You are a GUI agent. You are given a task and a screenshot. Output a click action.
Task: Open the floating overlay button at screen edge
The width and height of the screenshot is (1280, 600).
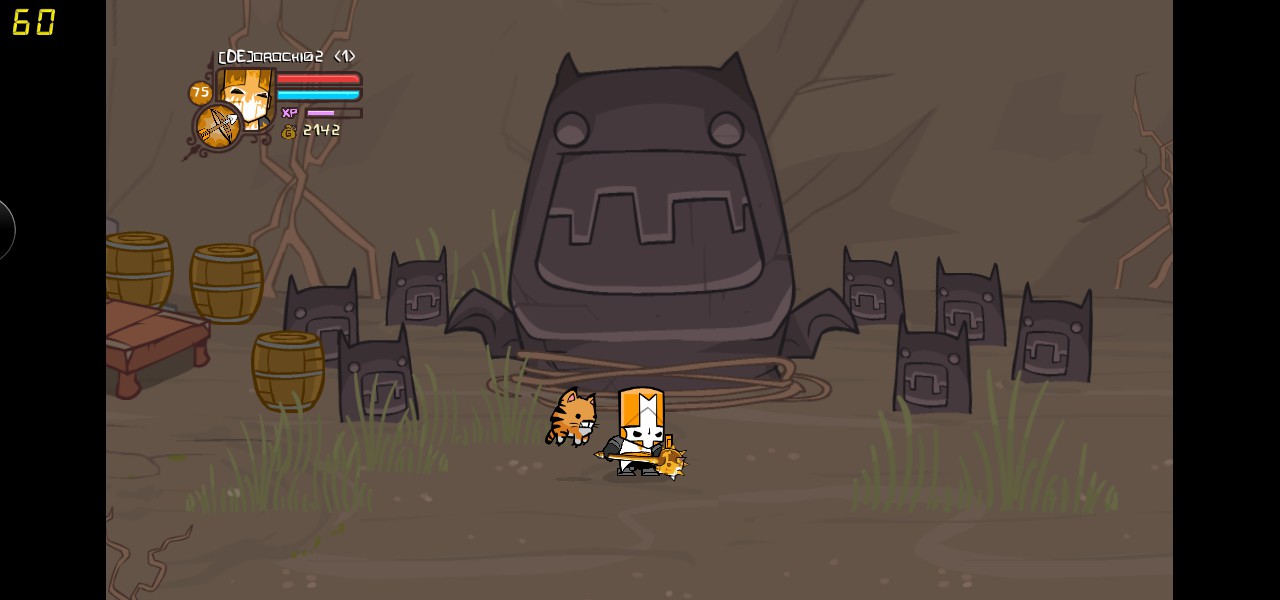6,230
